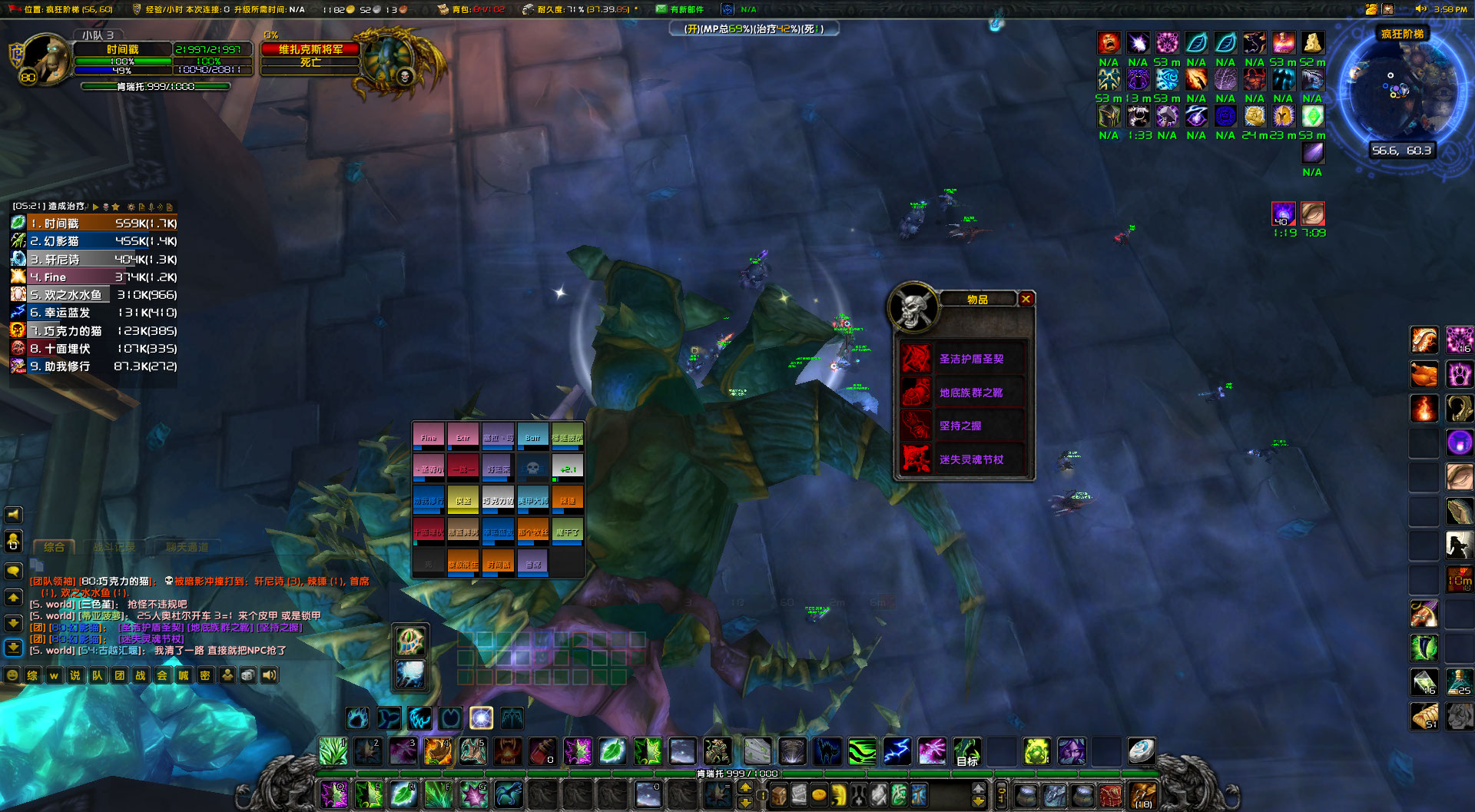Open the backpack bag icon at bottom right
Screen dimensions: 1475x812
click(x=1143, y=796)
